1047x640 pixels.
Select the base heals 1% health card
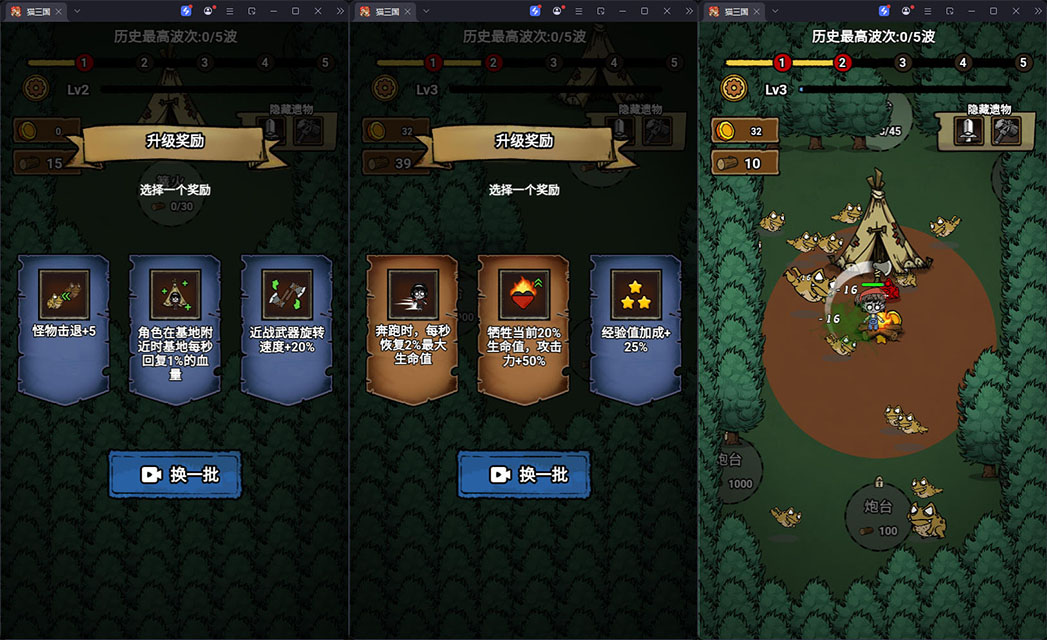(x=175, y=328)
